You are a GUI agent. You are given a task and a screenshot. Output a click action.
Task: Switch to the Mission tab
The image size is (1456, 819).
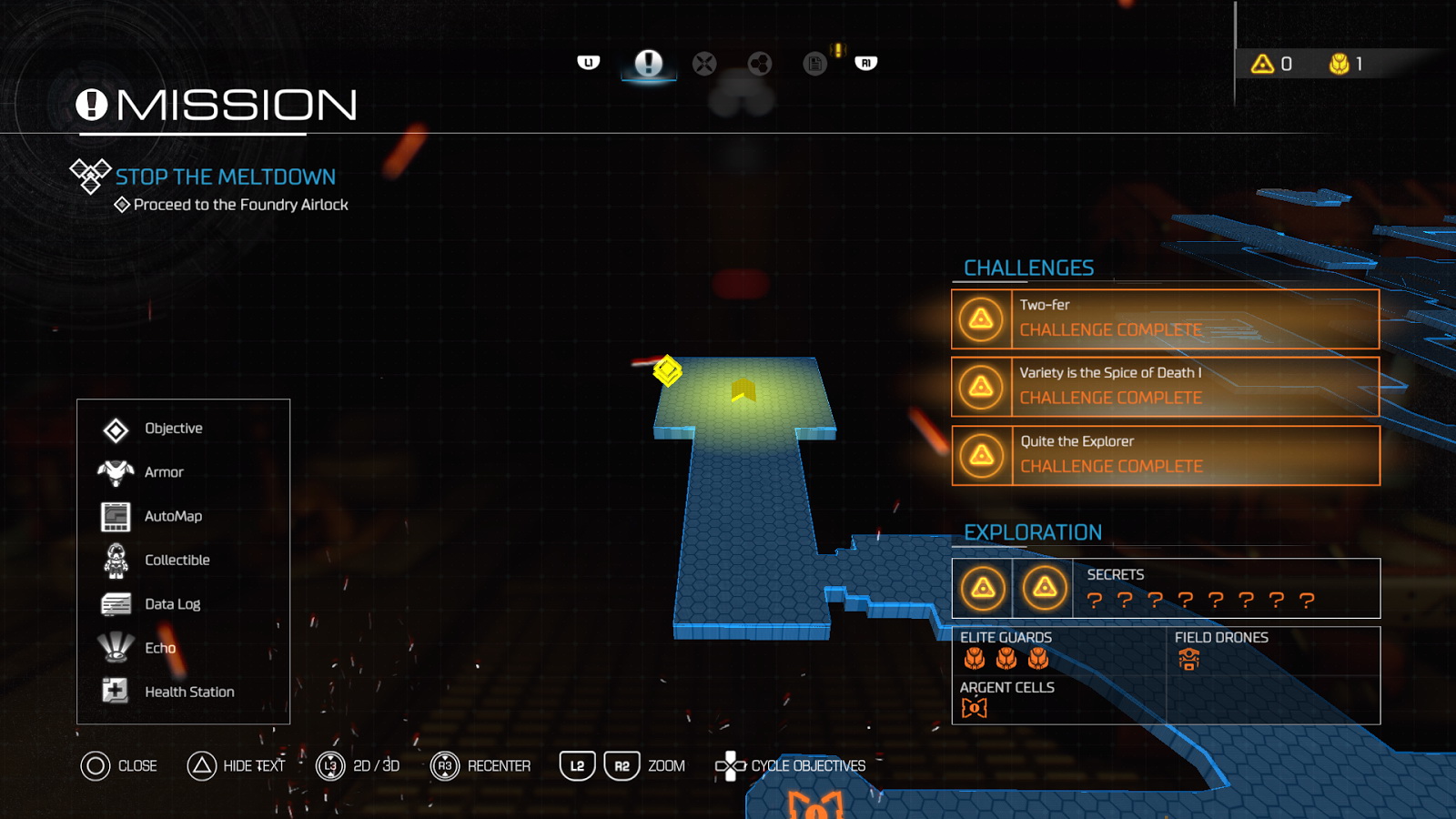tap(648, 63)
